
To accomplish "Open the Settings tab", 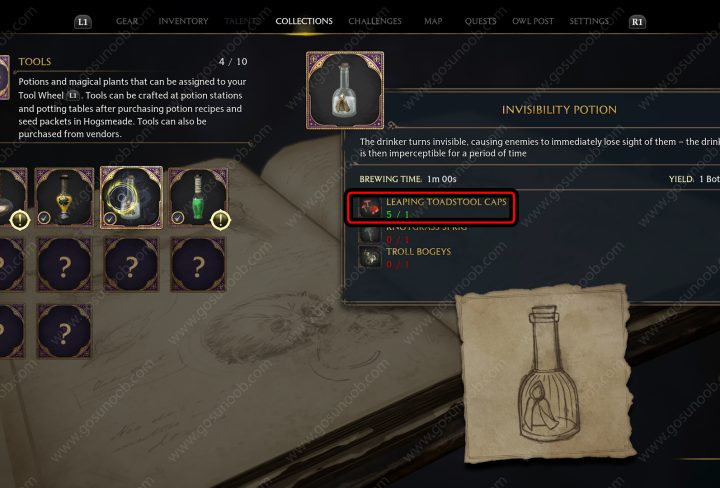I will pyautogui.click(x=589, y=21).
